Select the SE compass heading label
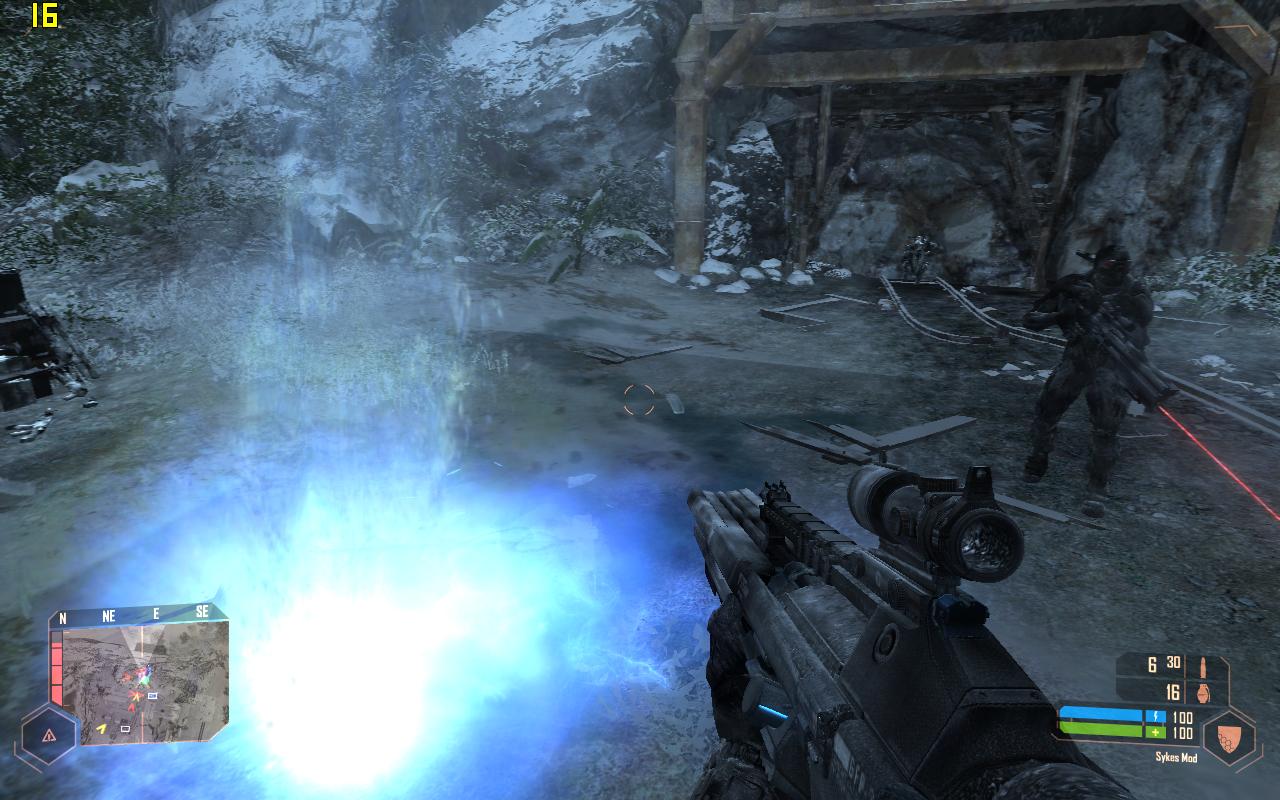 pos(204,611)
